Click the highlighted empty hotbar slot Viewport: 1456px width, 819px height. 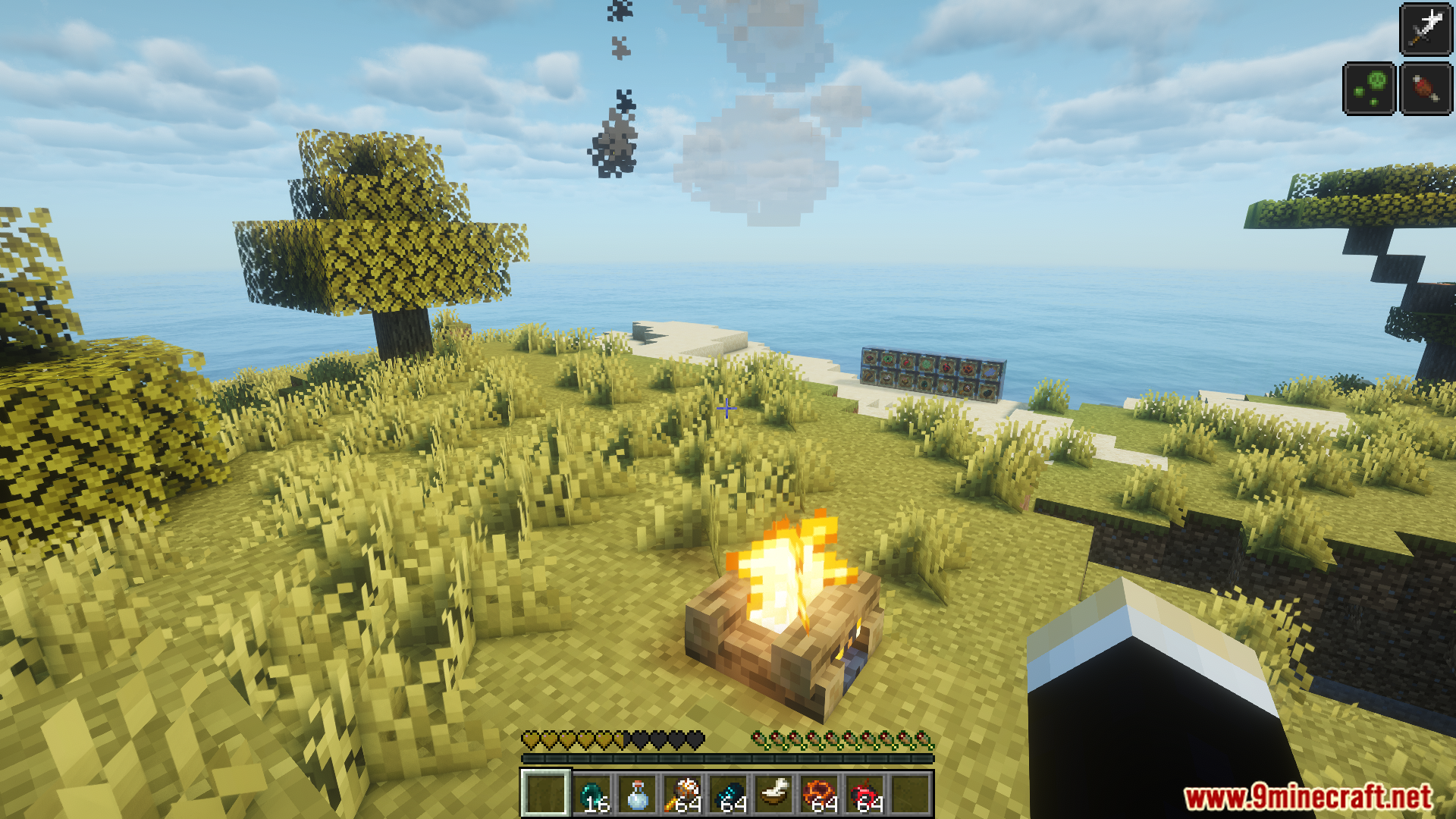click(545, 794)
